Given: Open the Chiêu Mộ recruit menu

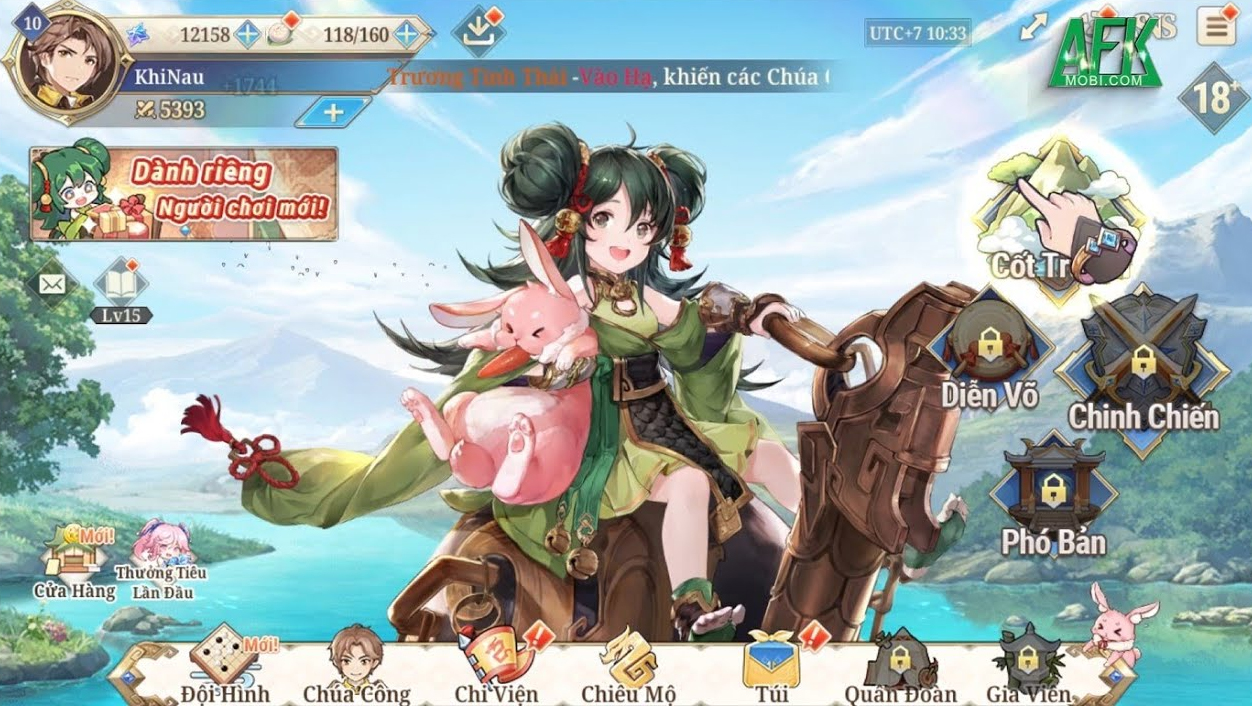Looking at the screenshot, I should coord(628,664).
